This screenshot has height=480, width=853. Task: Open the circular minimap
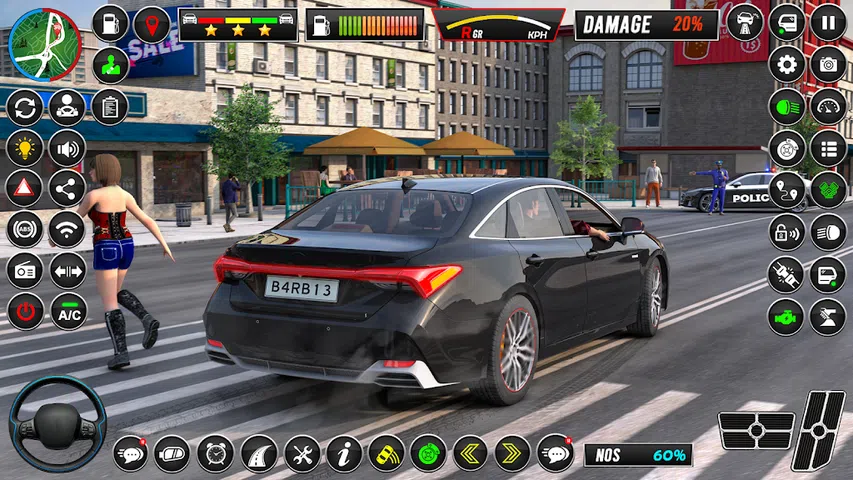45,44
